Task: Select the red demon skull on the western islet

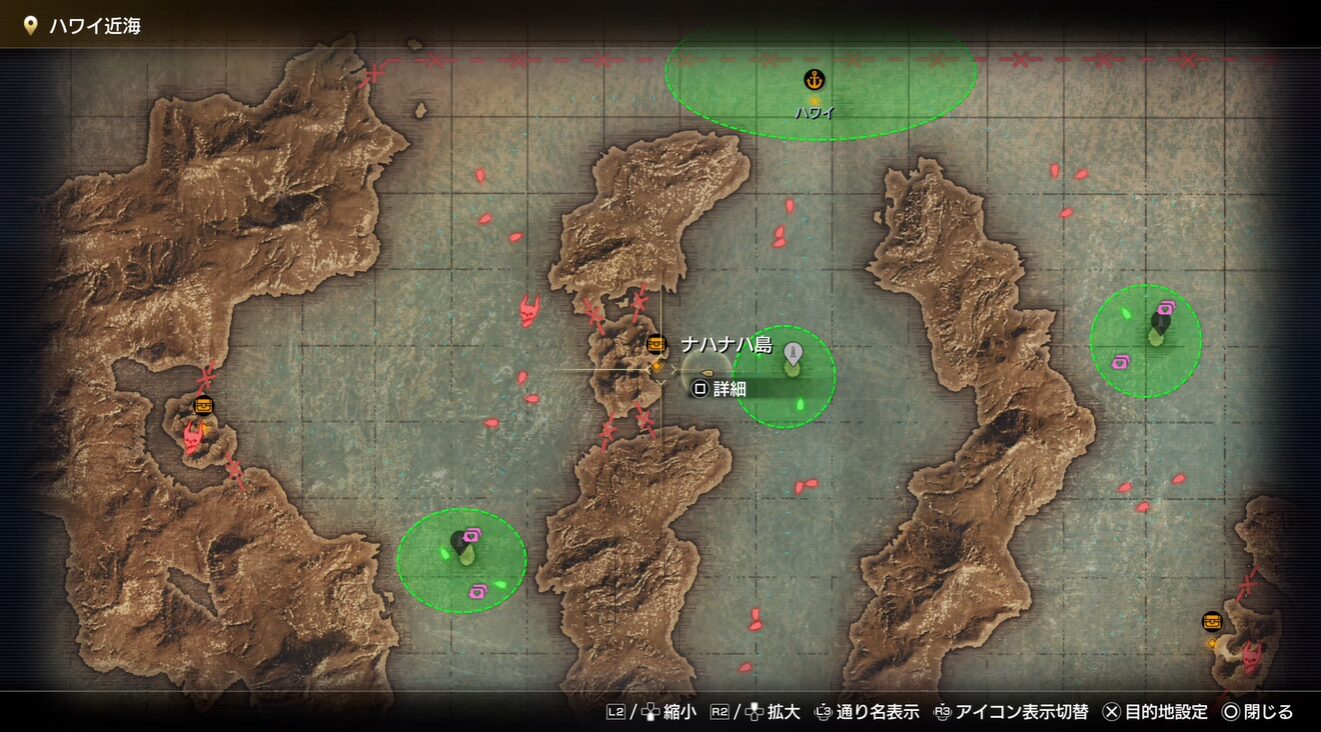Action: (193, 436)
